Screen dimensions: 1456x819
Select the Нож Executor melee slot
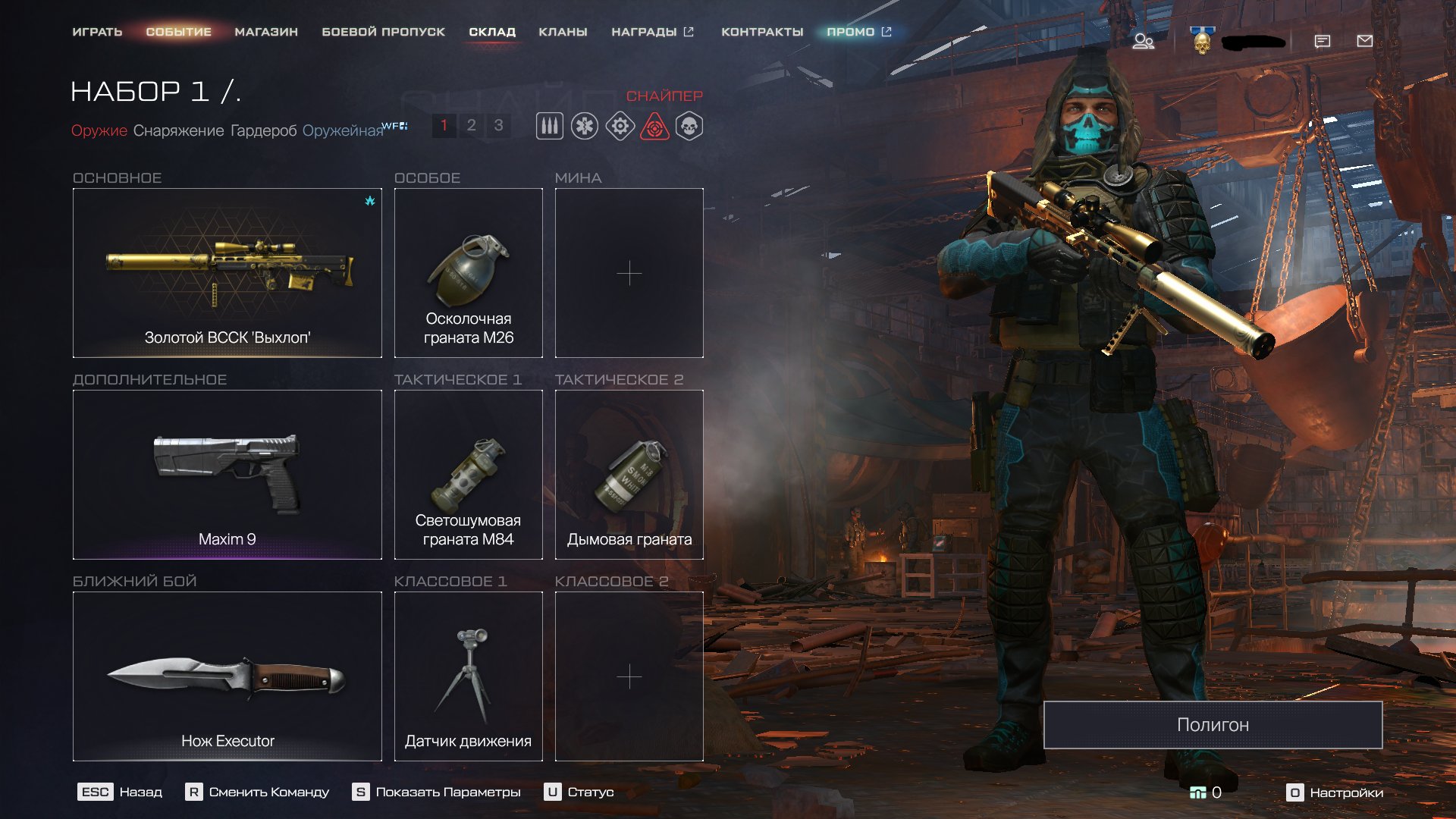pyautogui.click(x=227, y=676)
